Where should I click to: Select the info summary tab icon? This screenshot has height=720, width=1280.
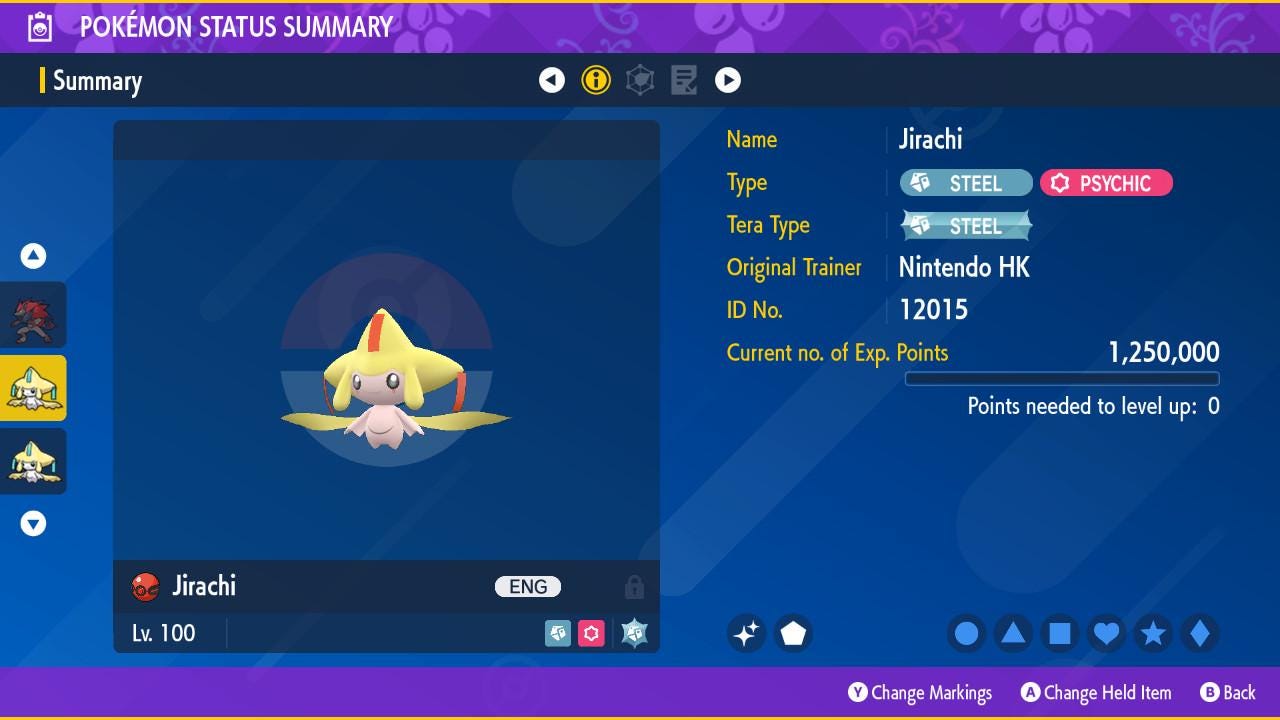[596, 80]
